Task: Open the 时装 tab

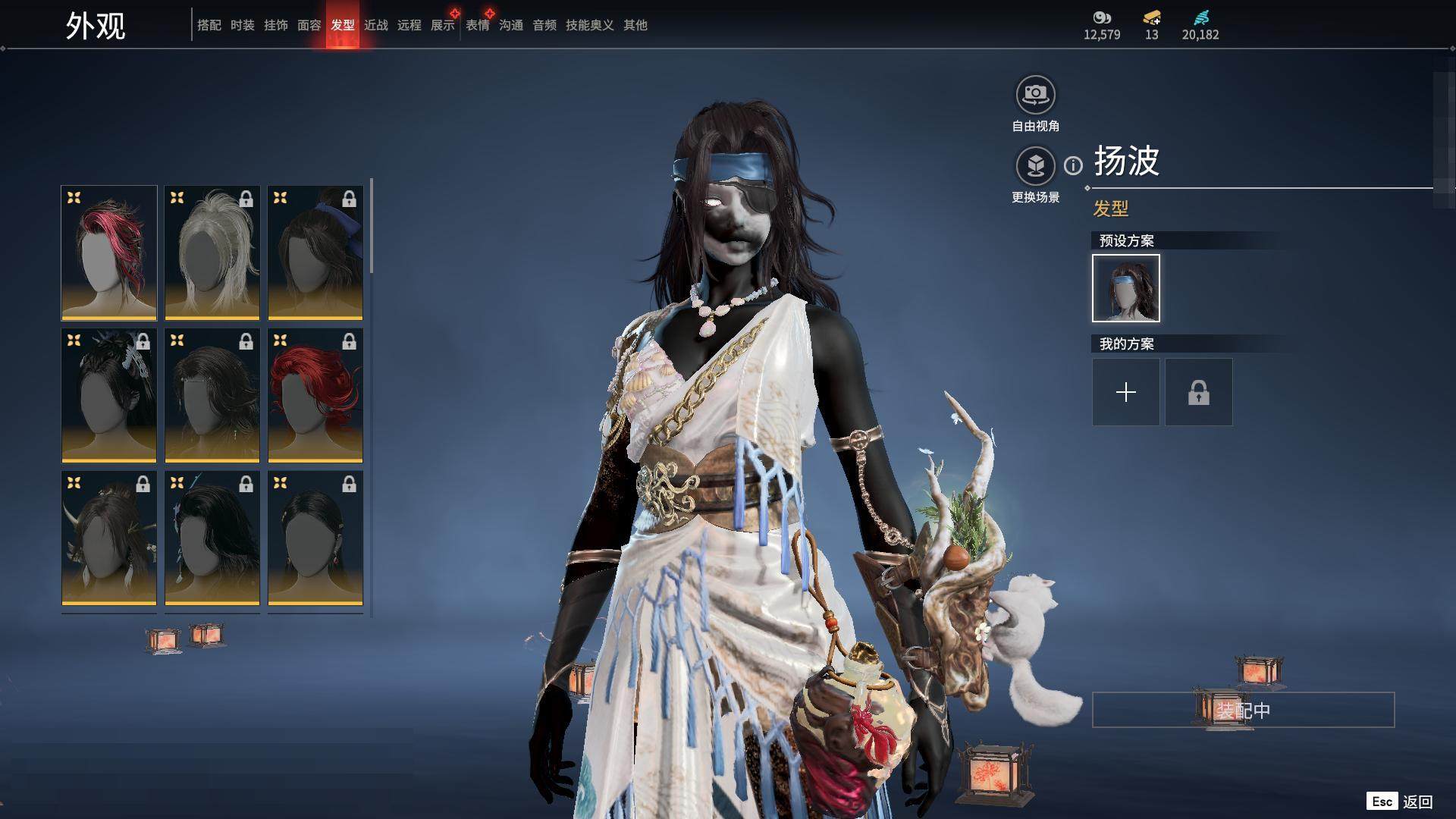Action: click(x=242, y=25)
